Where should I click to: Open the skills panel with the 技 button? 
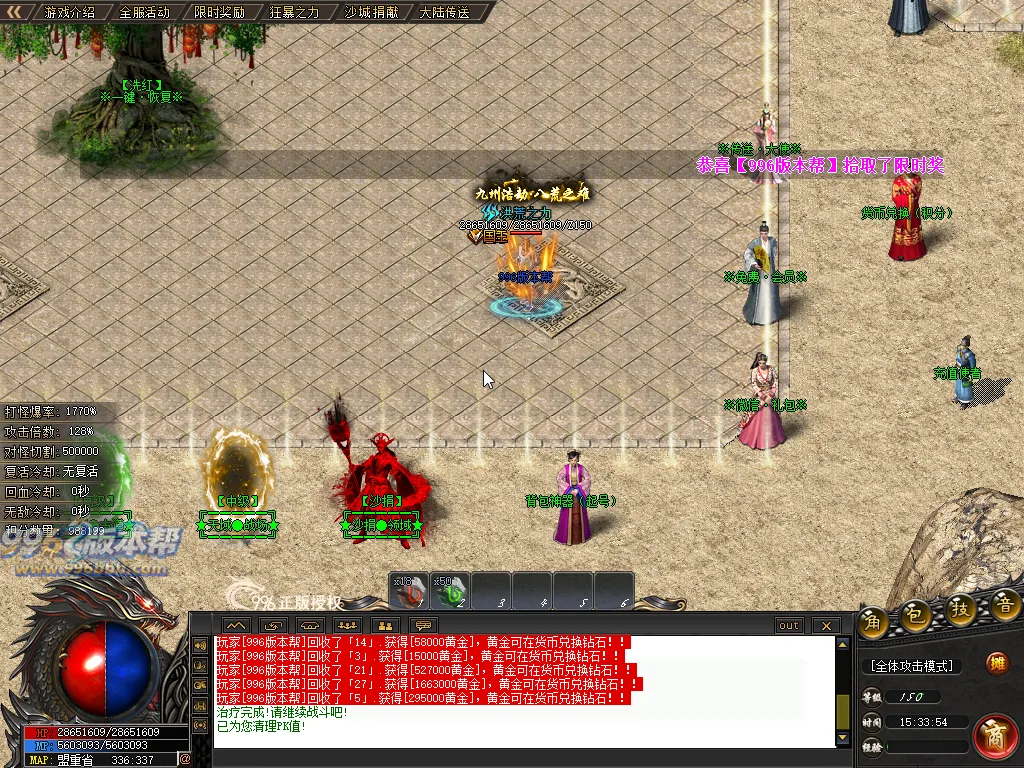[962, 609]
